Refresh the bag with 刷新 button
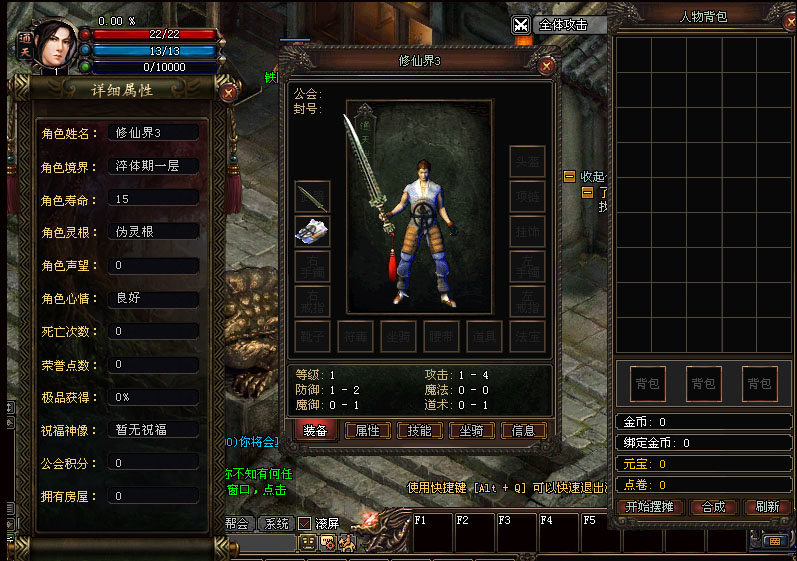Screen dimensions: 797x561 (x=767, y=507)
